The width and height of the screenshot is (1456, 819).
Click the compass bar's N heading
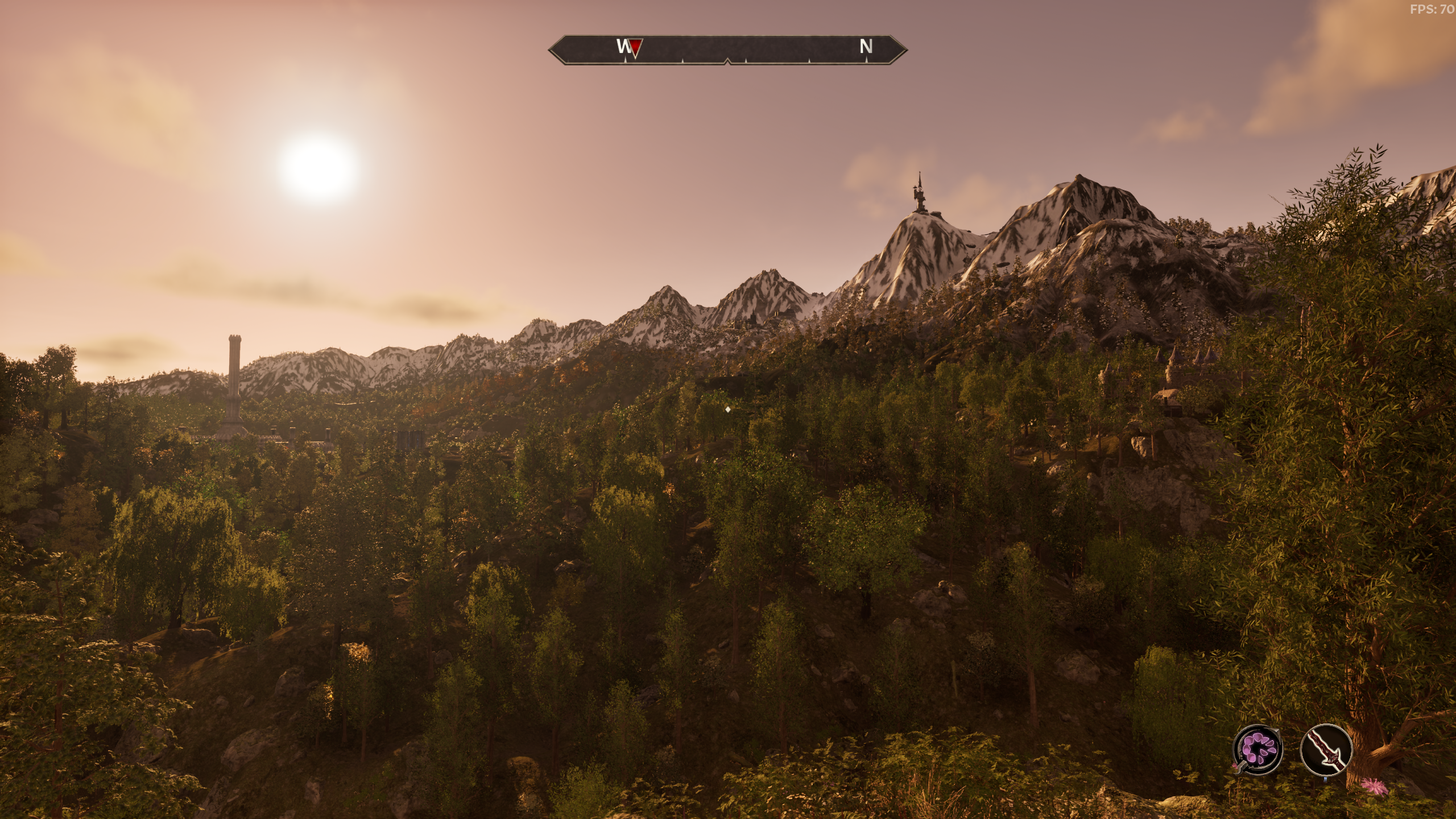[866, 47]
